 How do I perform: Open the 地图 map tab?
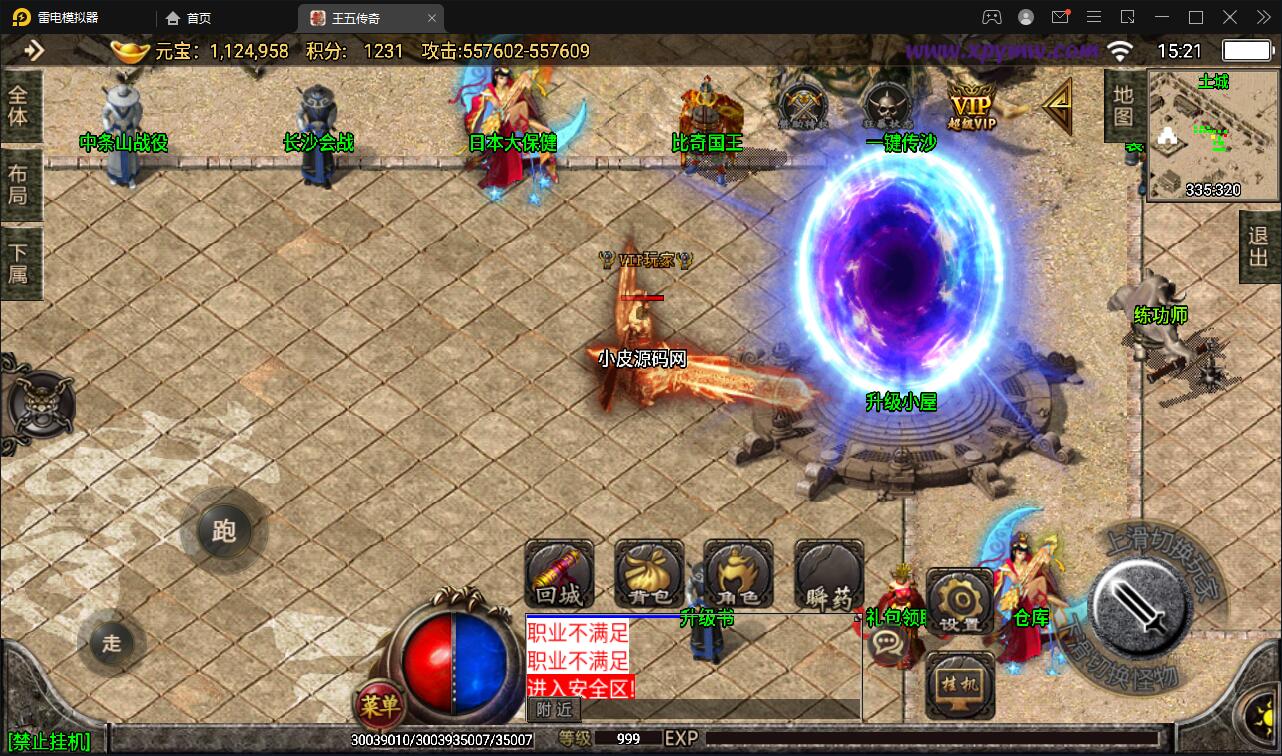pos(1122,105)
